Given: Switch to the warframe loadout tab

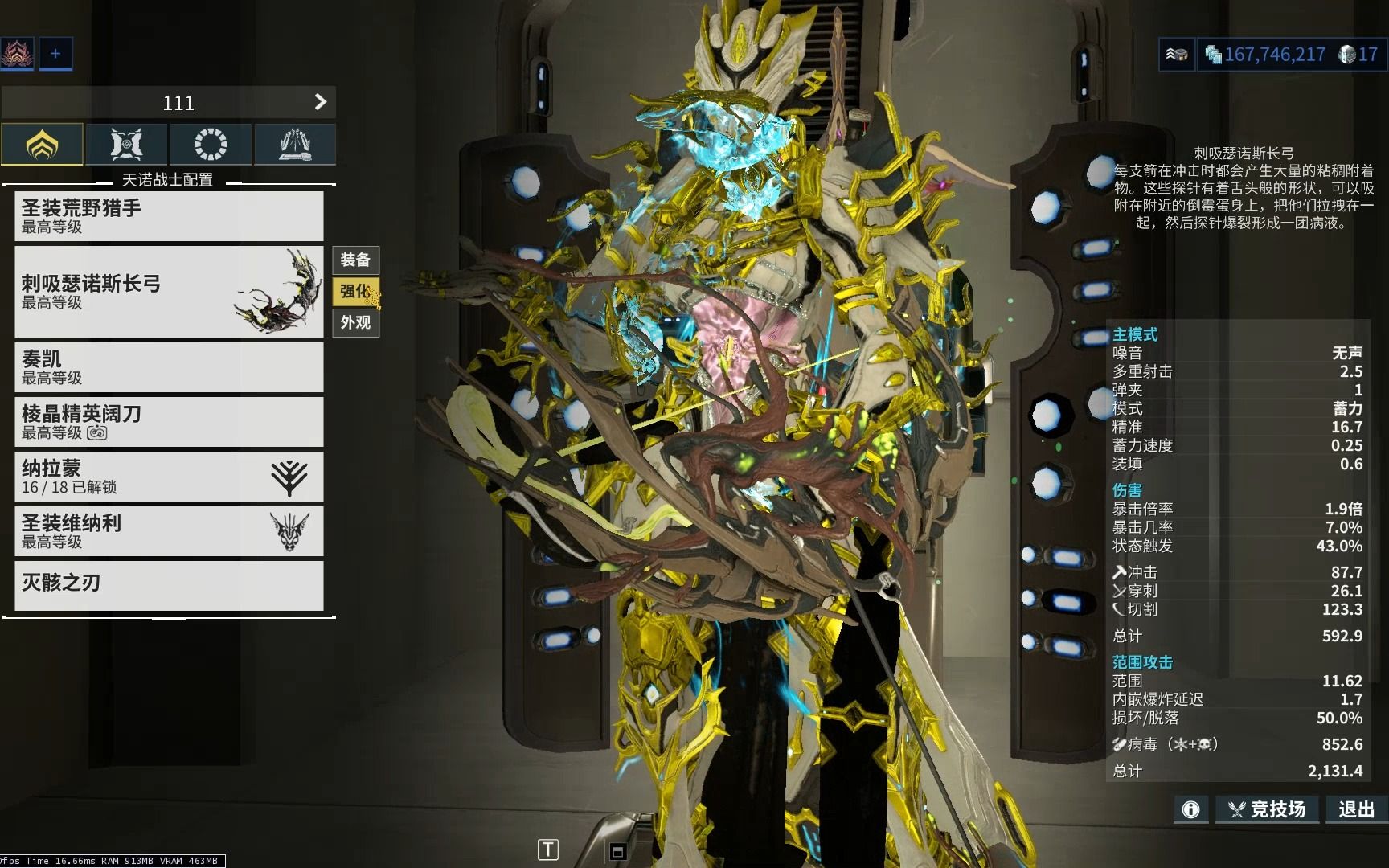Looking at the screenshot, I should [42, 145].
